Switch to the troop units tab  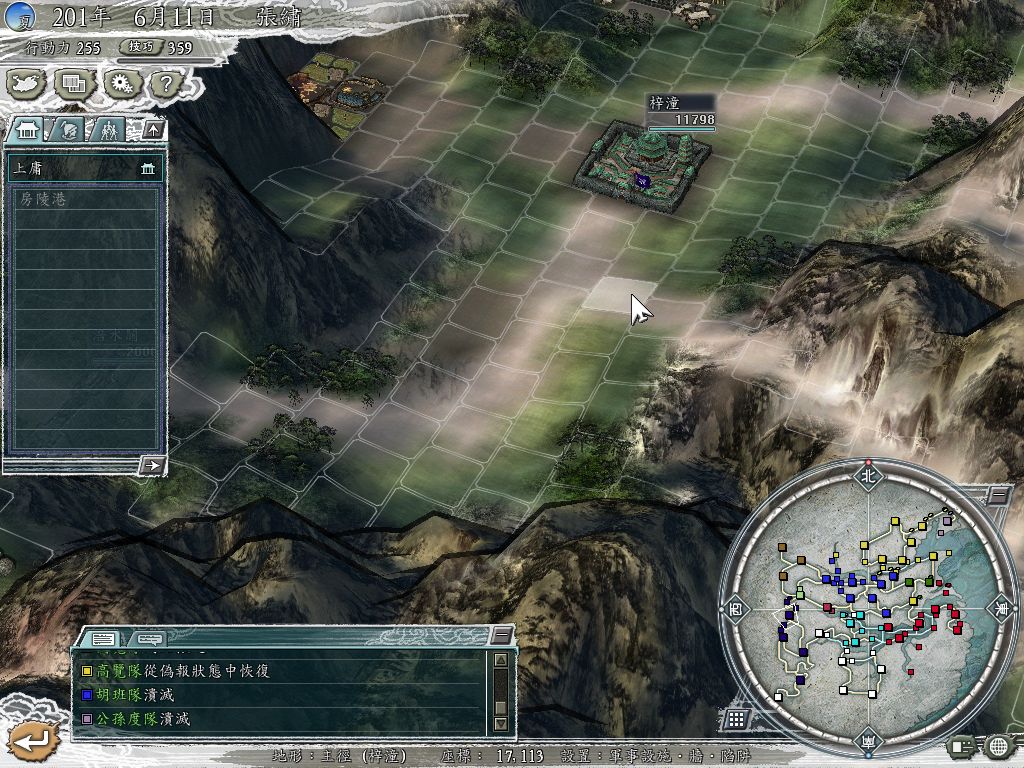(107, 129)
